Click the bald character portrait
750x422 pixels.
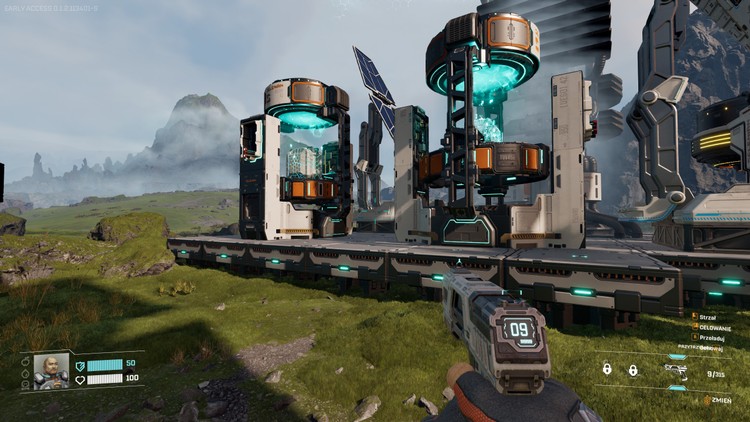pos(51,371)
